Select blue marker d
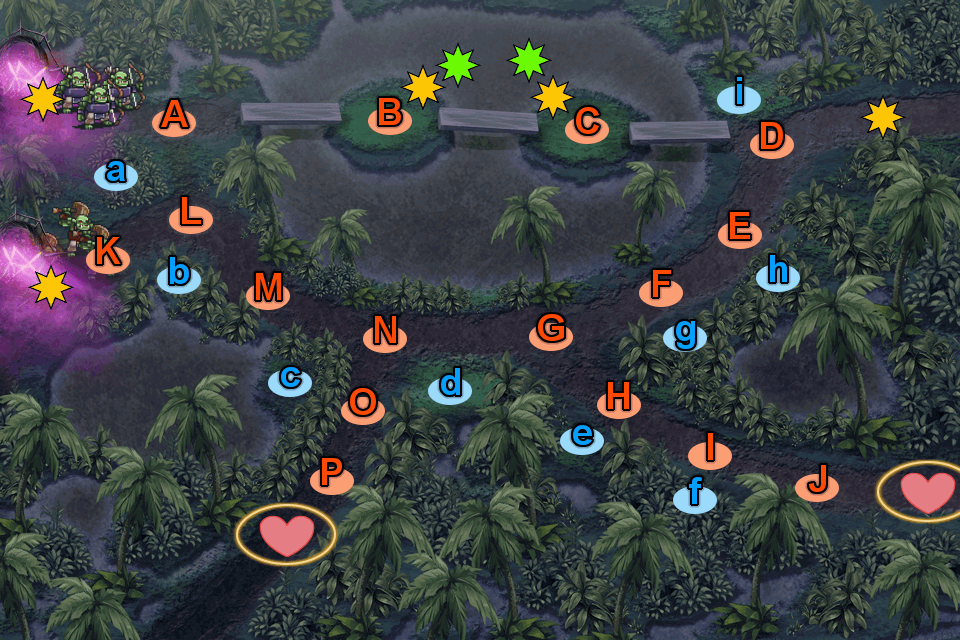Screen dimensions: 960x640 (x=450, y=385)
